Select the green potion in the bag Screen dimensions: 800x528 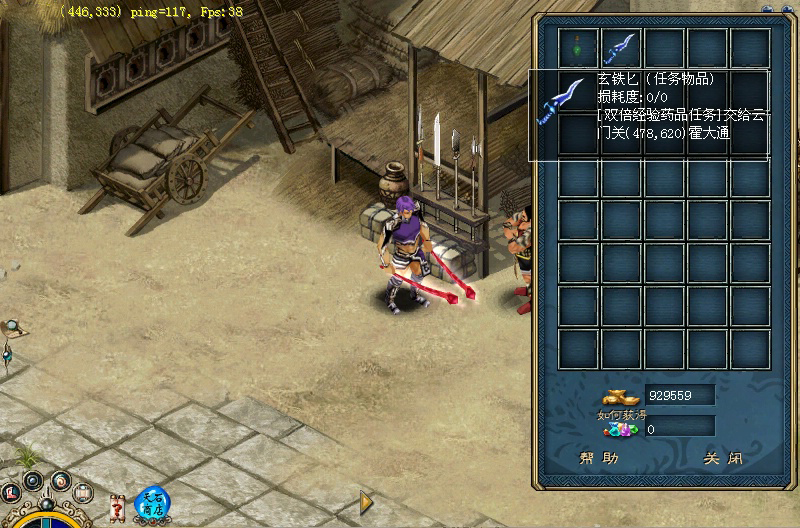579,47
